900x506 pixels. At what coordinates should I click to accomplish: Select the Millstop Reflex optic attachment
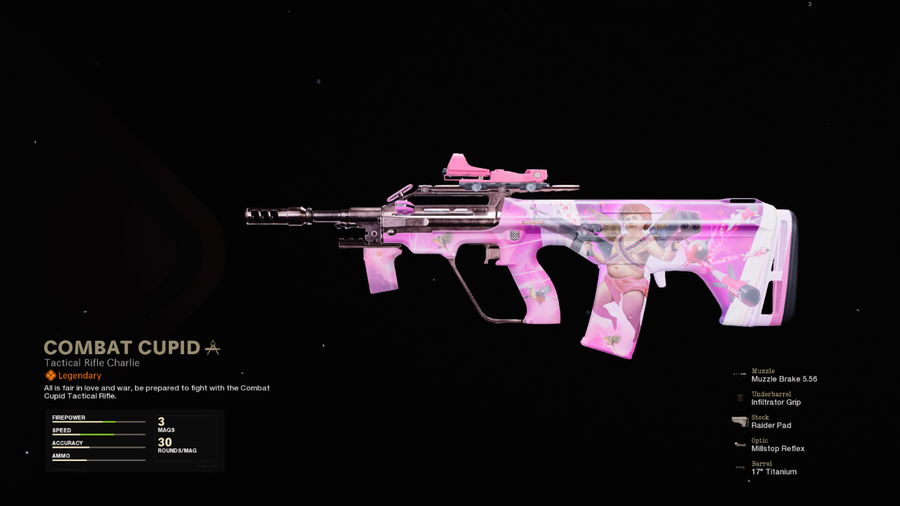[x=777, y=448]
